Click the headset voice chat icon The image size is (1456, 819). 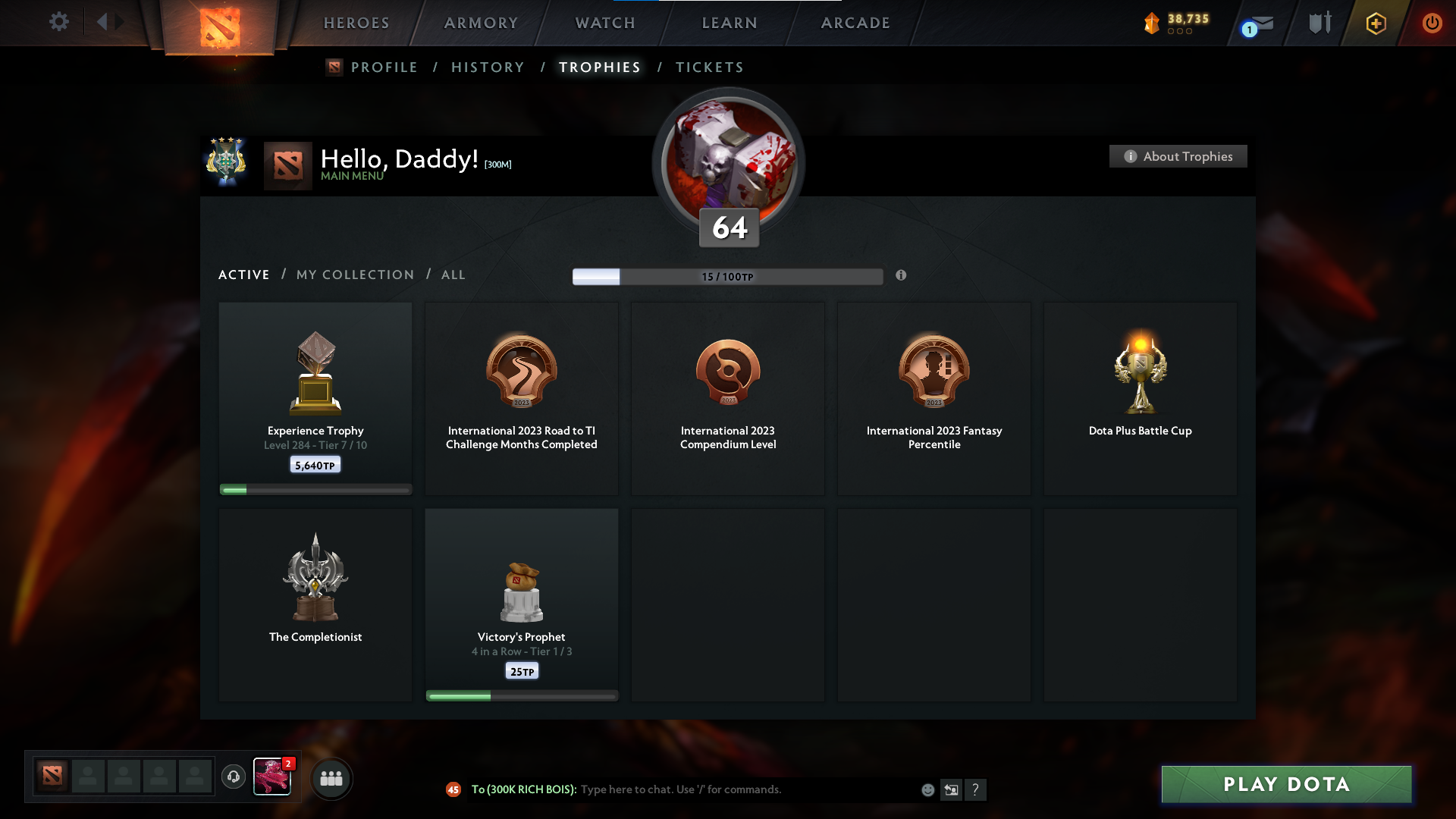234,778
